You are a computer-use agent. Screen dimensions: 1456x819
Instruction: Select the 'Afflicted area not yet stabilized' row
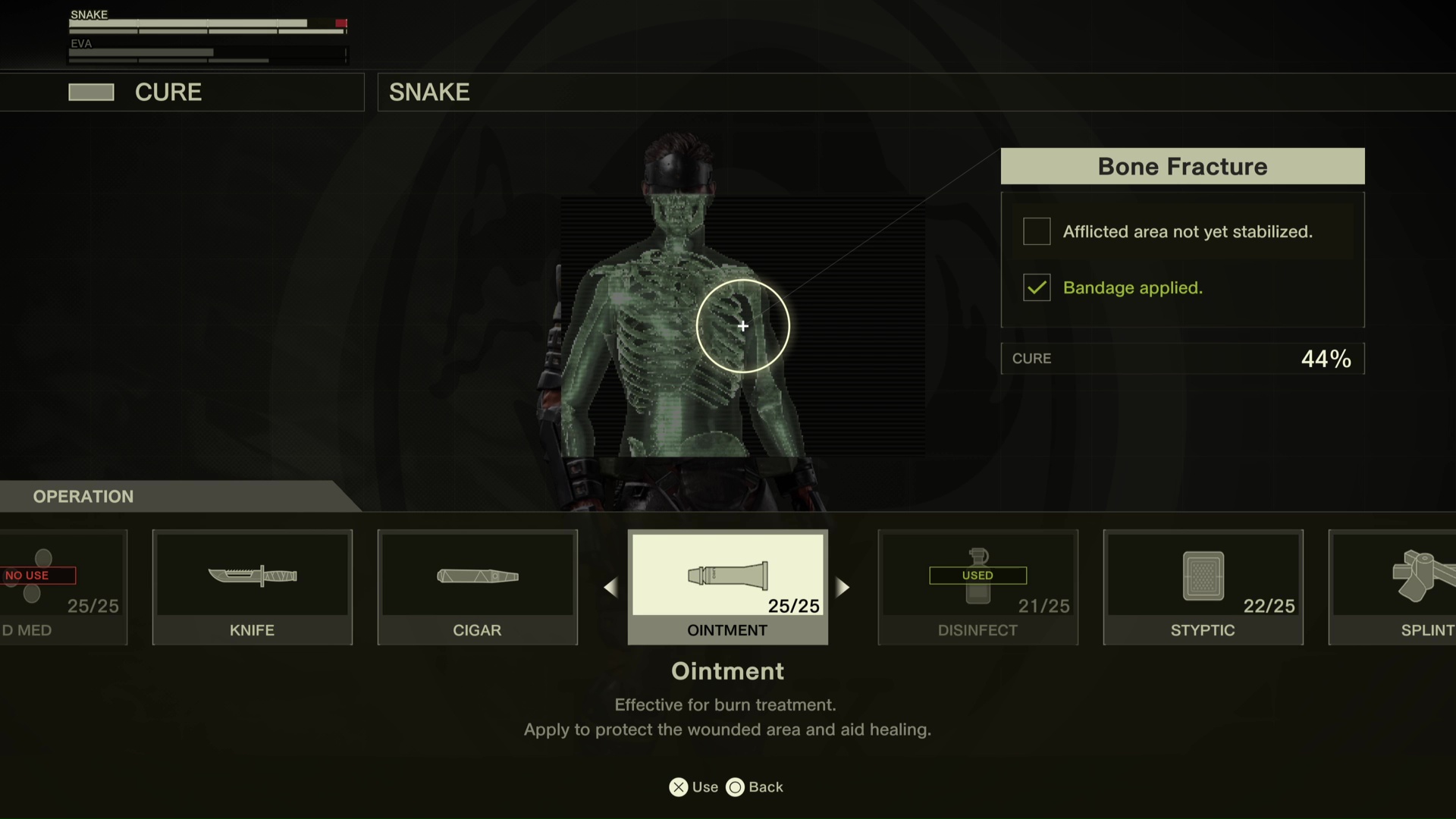click(x=1182, y=231)
